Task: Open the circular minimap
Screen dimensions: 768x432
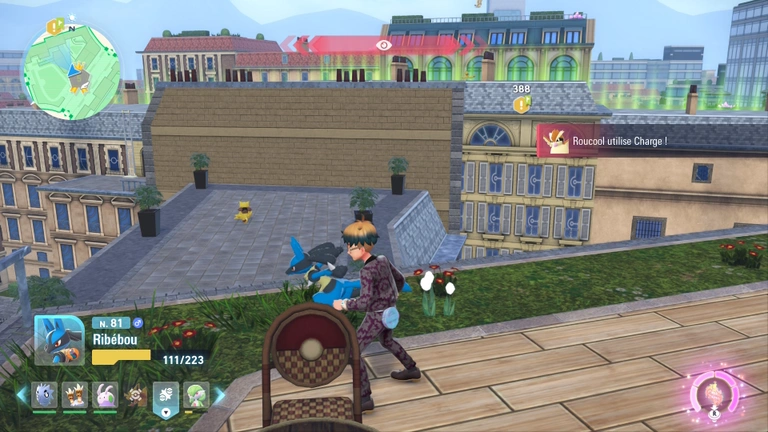Action: pos(72,71)
